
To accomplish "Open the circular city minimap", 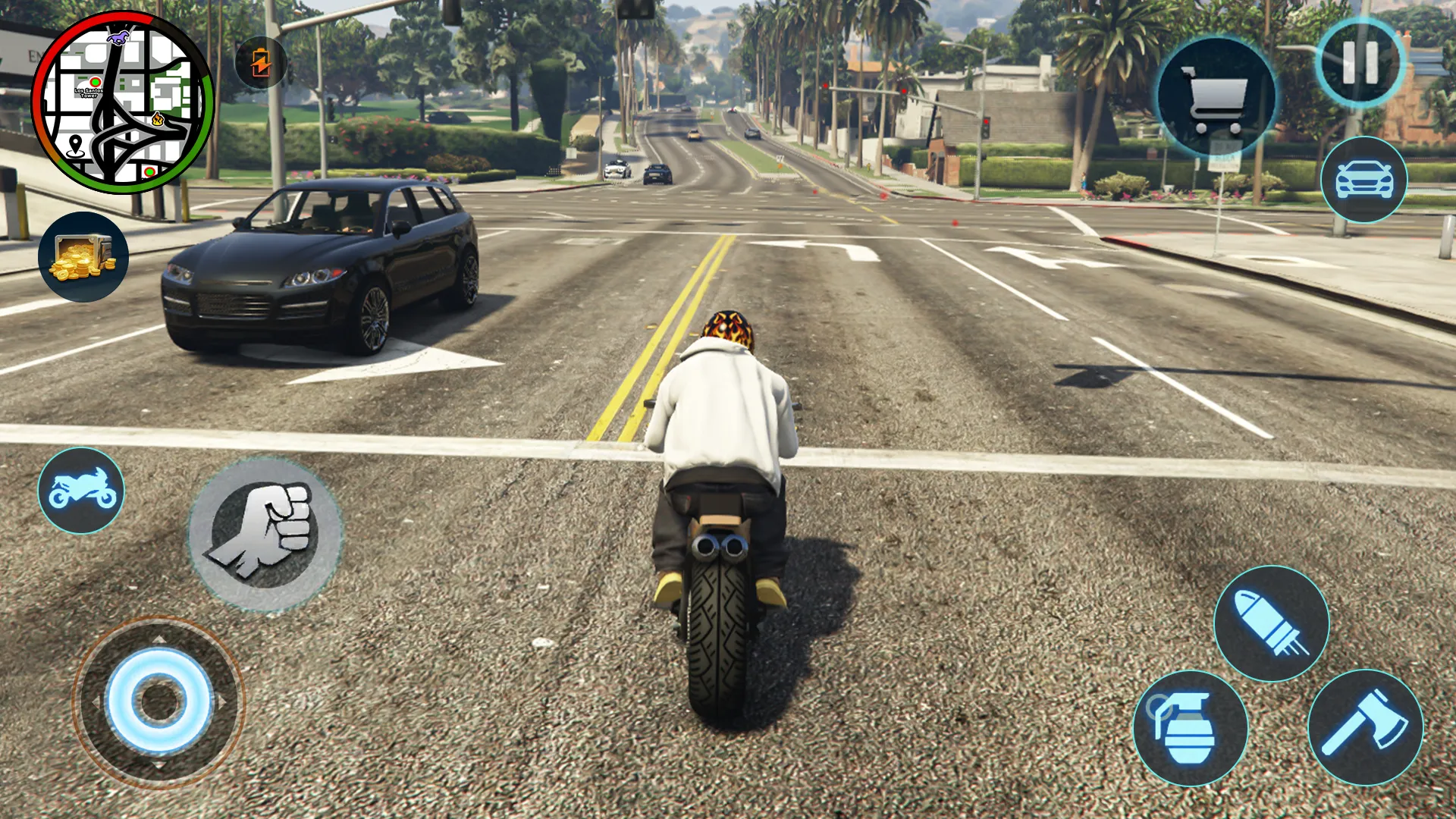I will 123,102.
